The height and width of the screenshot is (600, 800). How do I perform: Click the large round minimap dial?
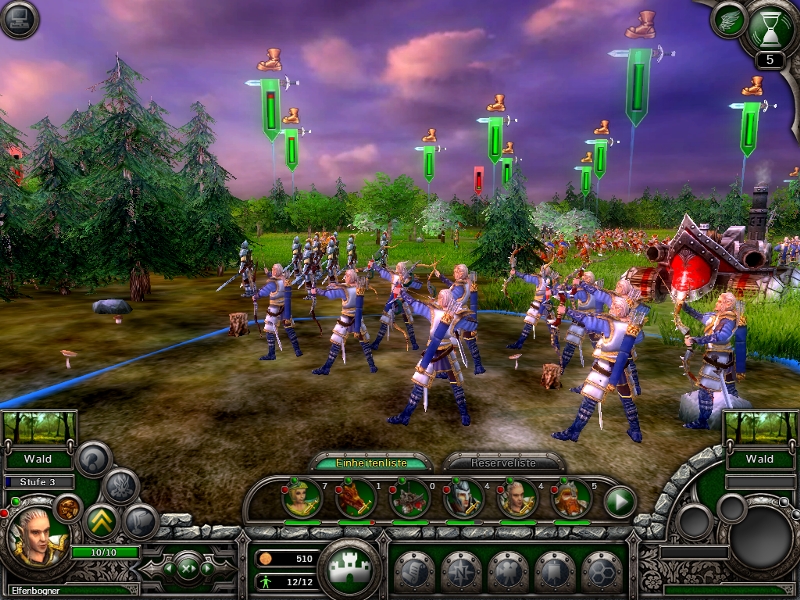[761, 540]
